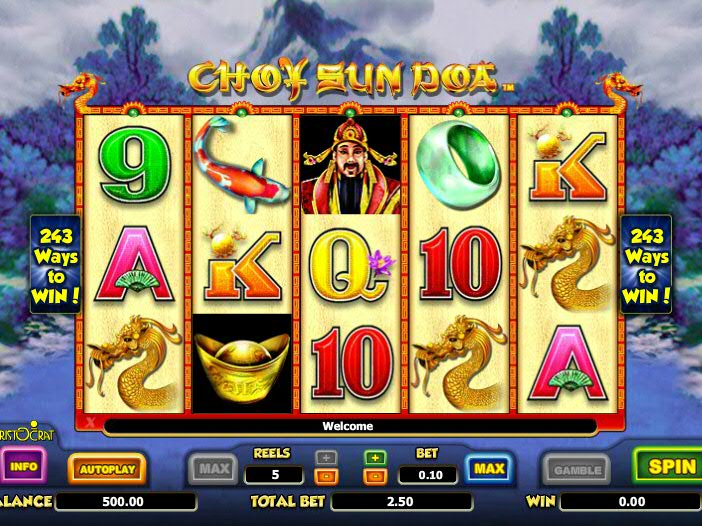
Task: Click the GAMBLE button
Action: click(577, 469)
